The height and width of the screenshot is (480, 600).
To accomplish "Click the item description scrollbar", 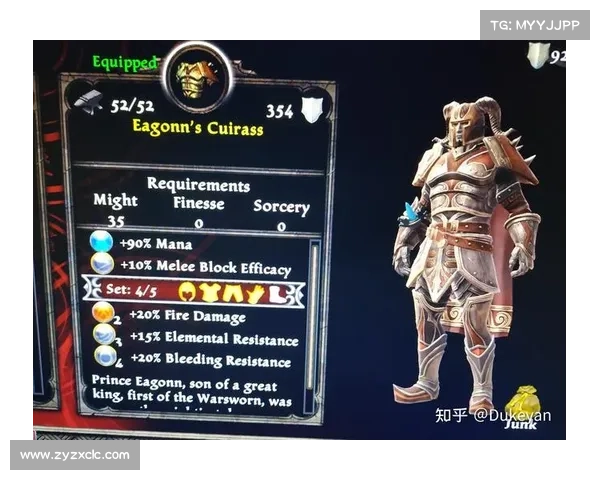I will click(x=316, y=310).
